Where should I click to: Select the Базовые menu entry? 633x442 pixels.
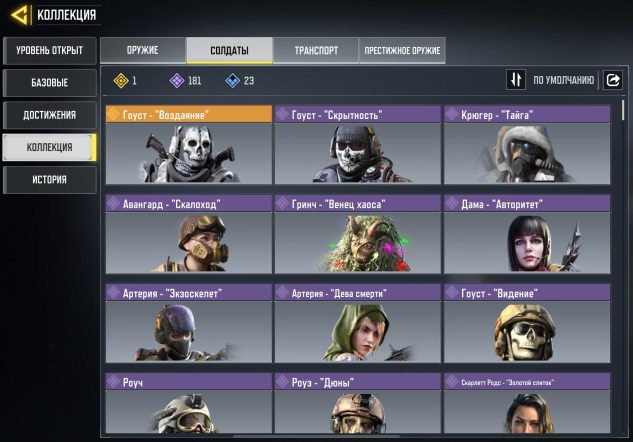49,82
